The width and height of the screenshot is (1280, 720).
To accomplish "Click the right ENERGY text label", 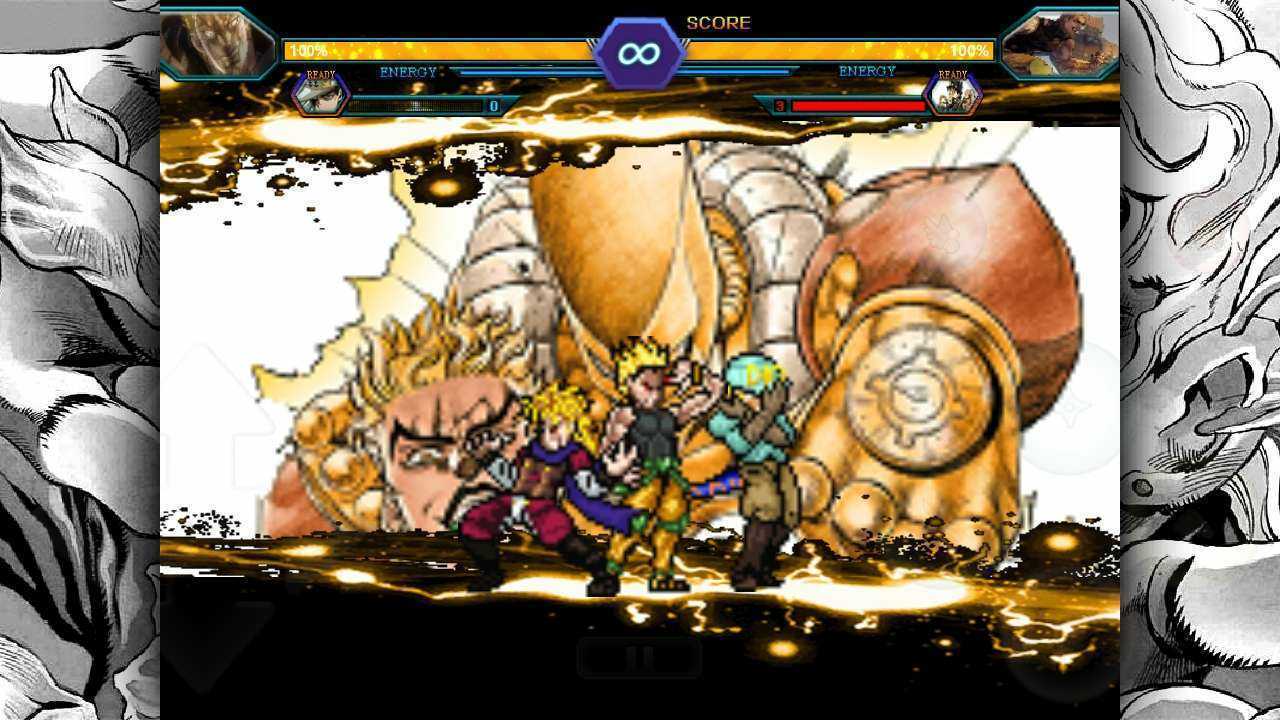I will (866, 71).
